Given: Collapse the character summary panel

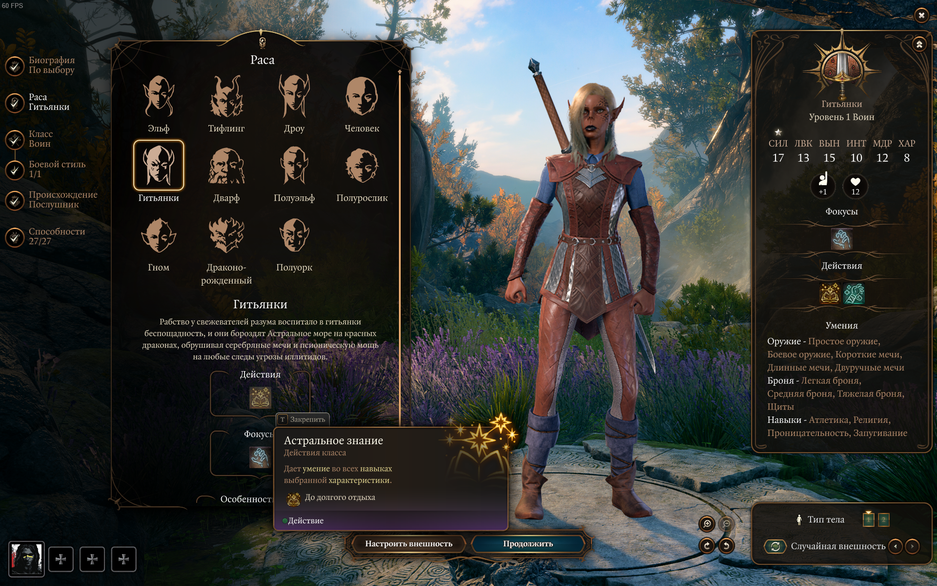Looking at the screenshot, I should [919, 45].
